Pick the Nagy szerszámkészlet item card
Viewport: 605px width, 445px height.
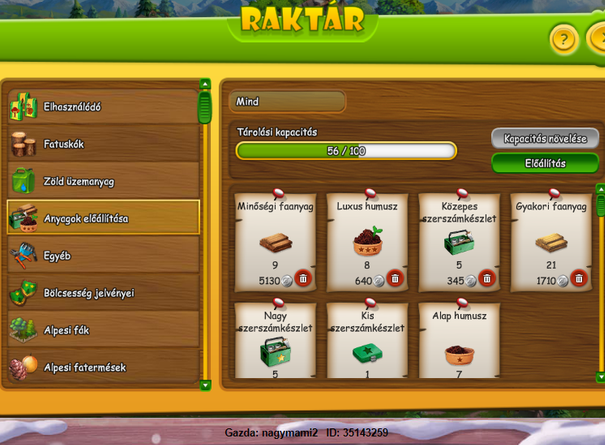coord(275,340)
